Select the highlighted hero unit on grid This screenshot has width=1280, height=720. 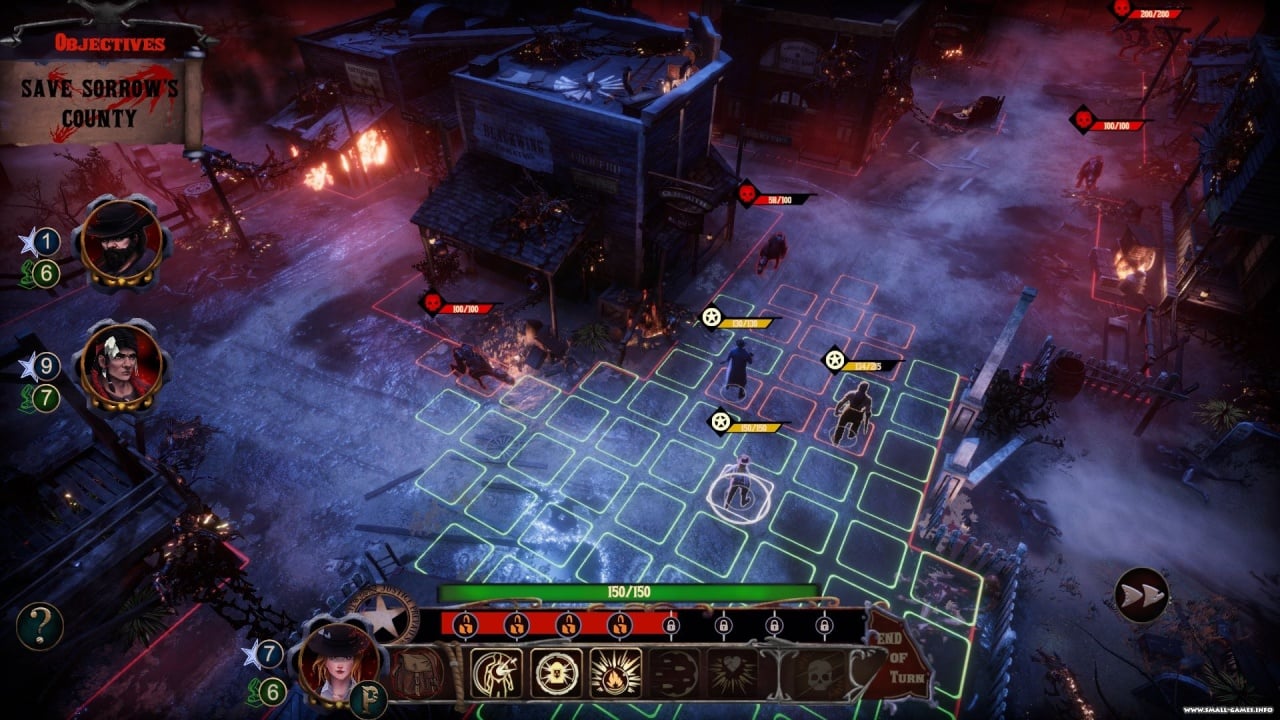739,487
